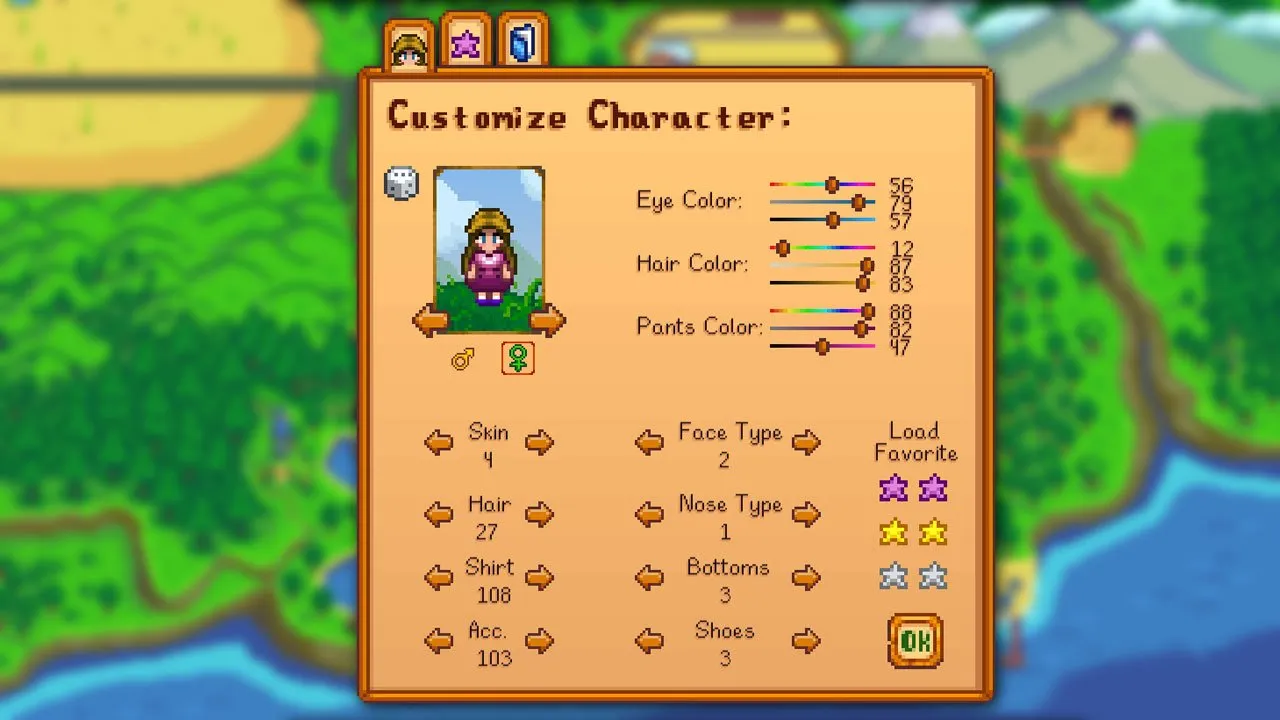Cycle to the next Bottoms option

coord(806,577)
